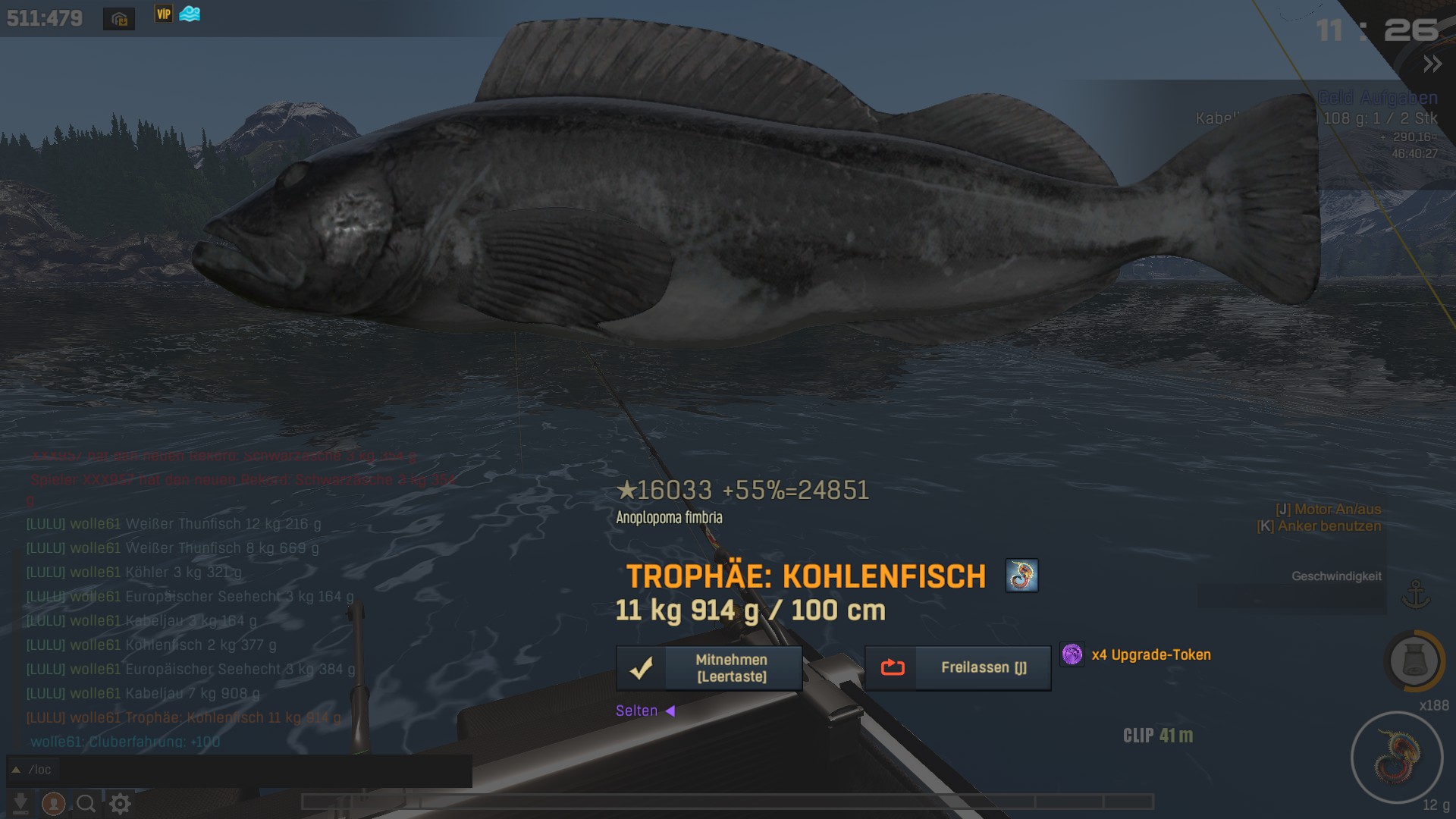Expand the Selten rarity arrow

670,711
